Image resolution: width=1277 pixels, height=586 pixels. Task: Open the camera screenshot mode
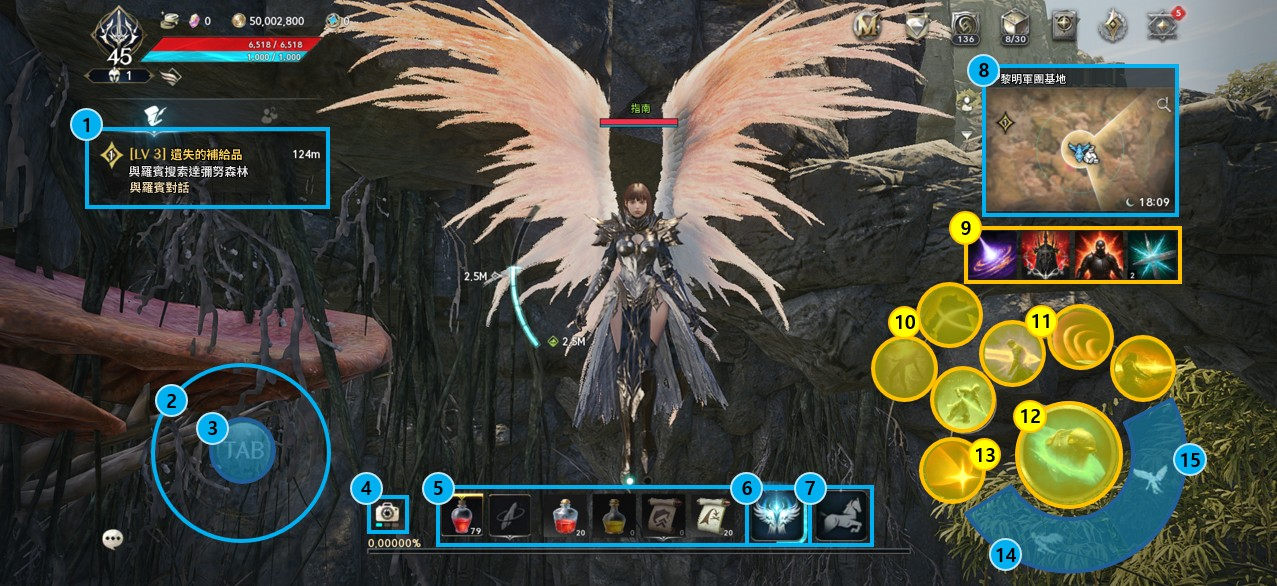pos(385,514)
